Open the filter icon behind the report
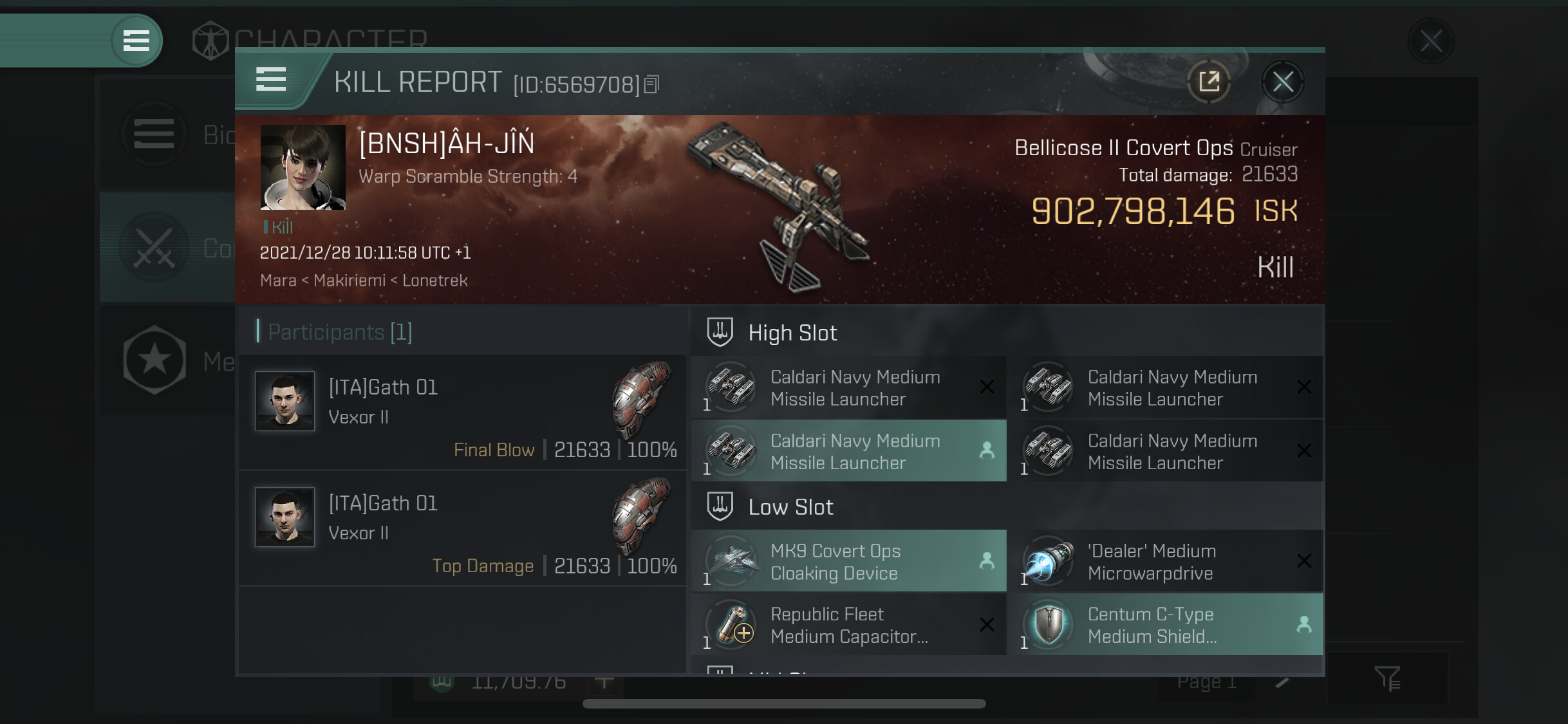The height and width of the screenshot is (724, 1568). (x=1386, y=678)
